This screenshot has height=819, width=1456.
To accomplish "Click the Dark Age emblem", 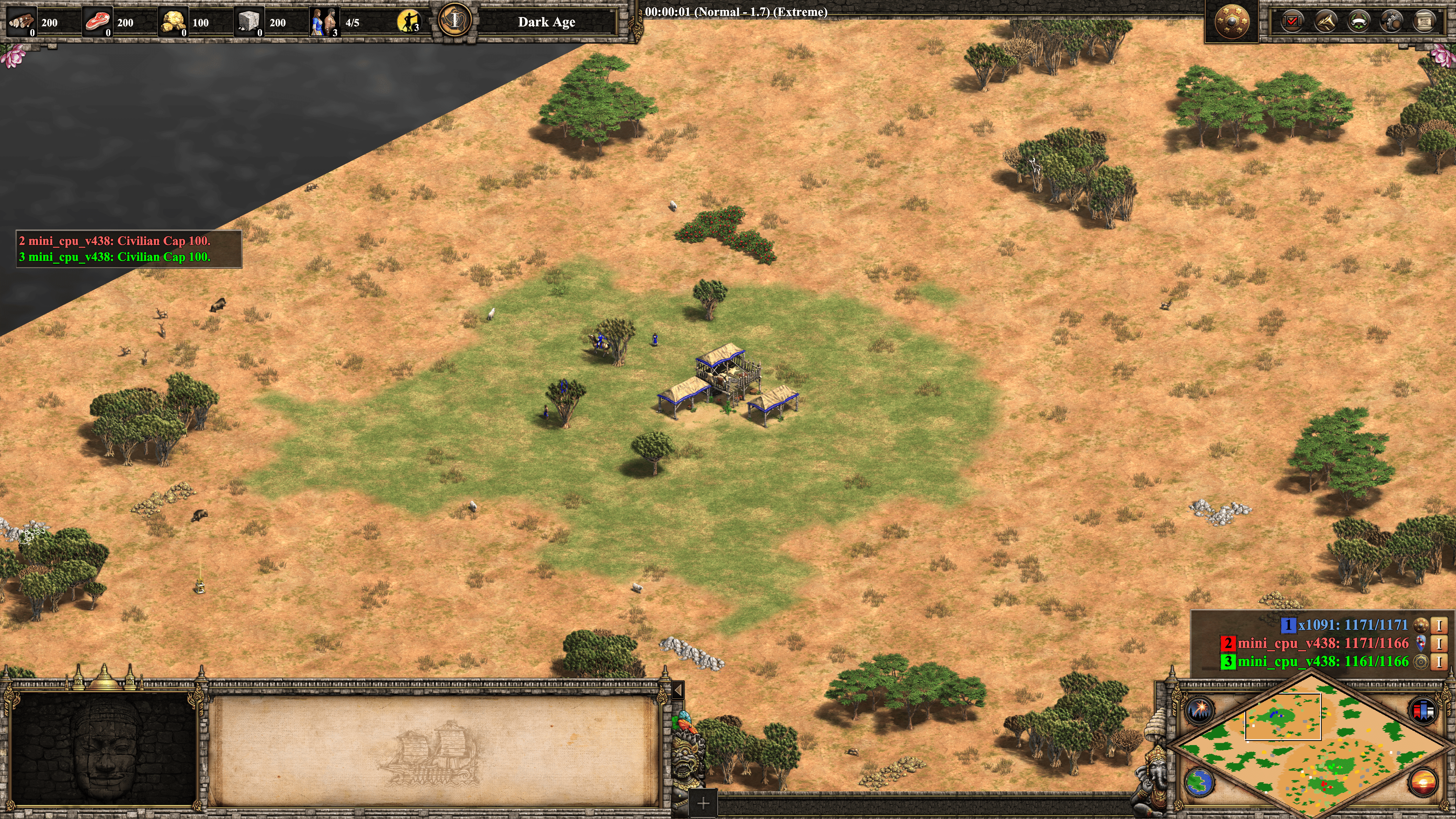I will (x=455, y=21).
